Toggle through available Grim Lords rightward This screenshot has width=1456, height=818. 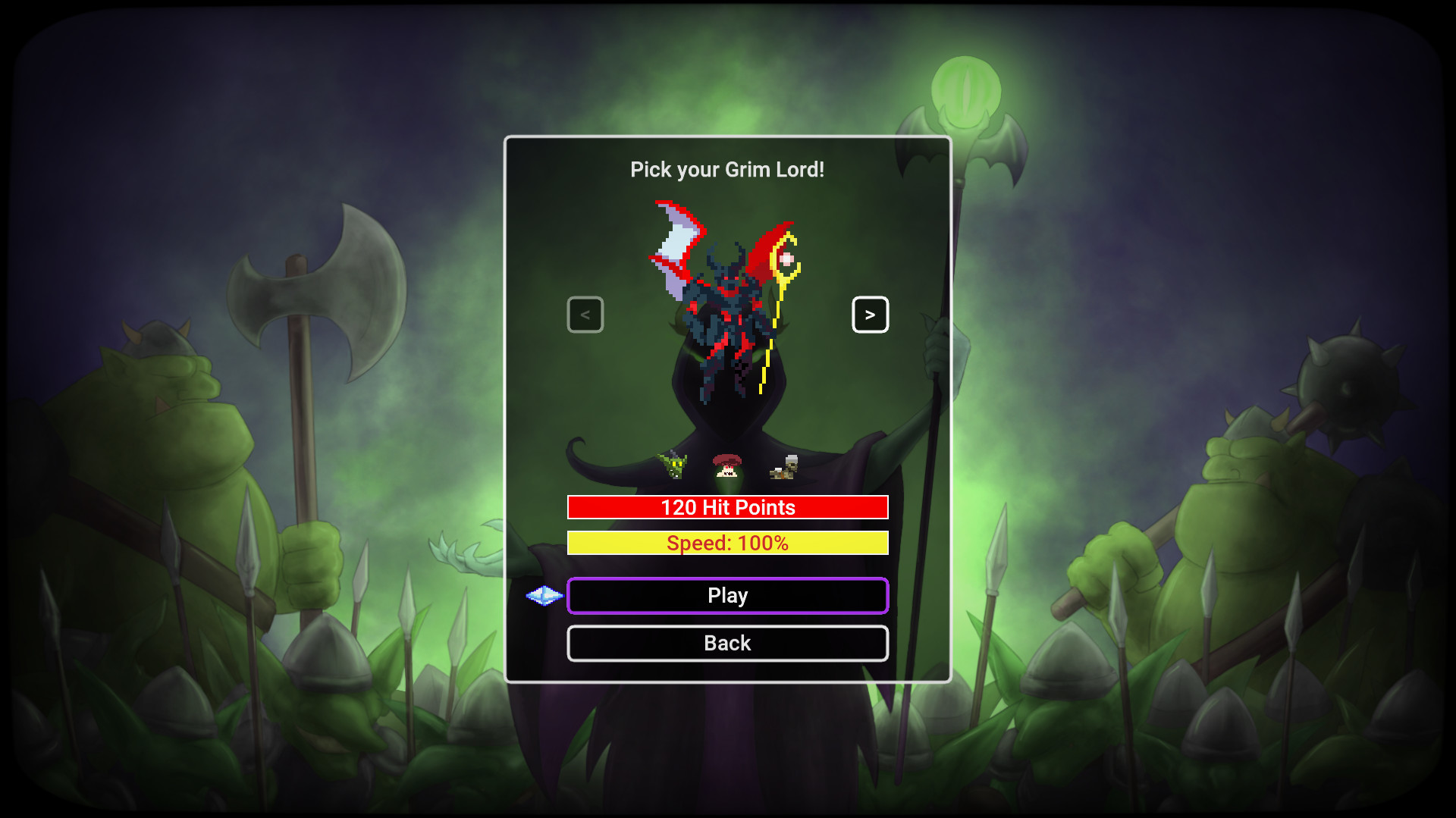871,314
